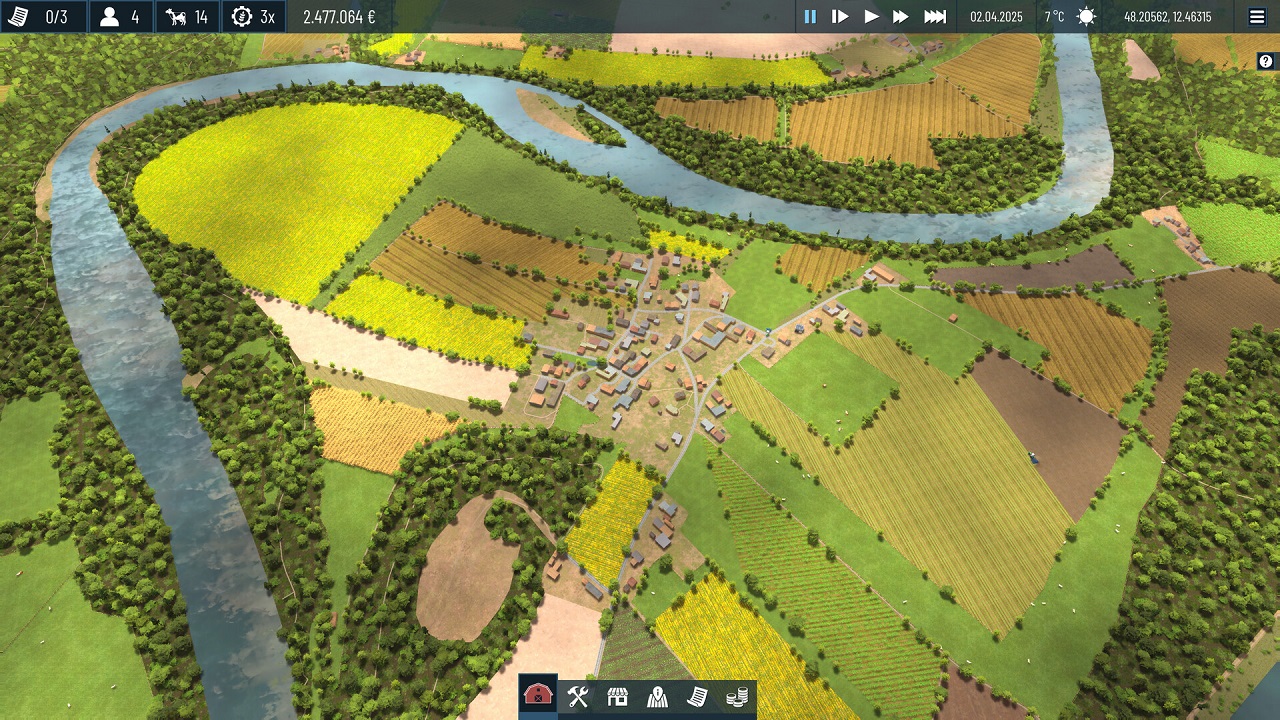Pause the game simulation
The width and height of the screenshot is (1280, 720).
pos(811,15)
